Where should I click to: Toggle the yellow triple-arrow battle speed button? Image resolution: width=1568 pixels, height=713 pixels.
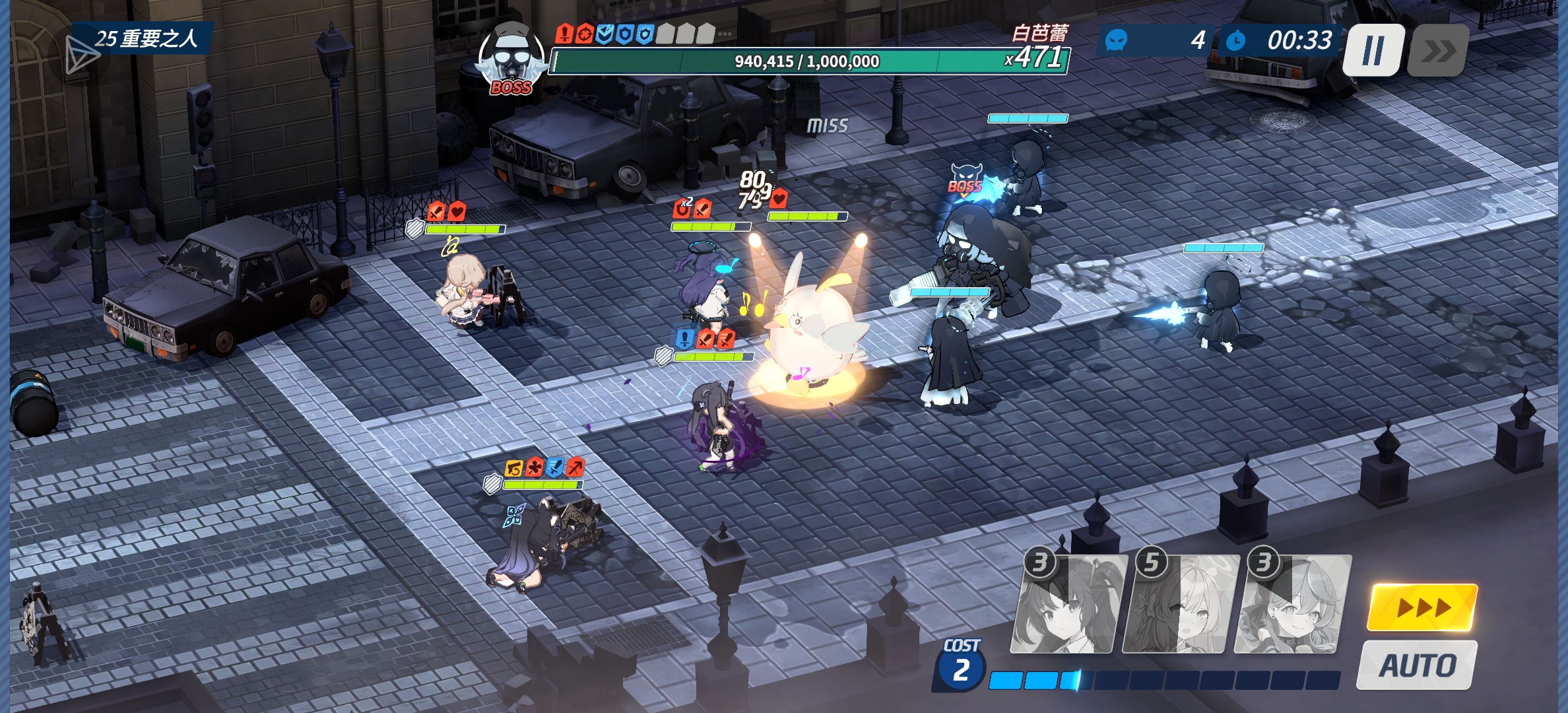coord(1422,607)
